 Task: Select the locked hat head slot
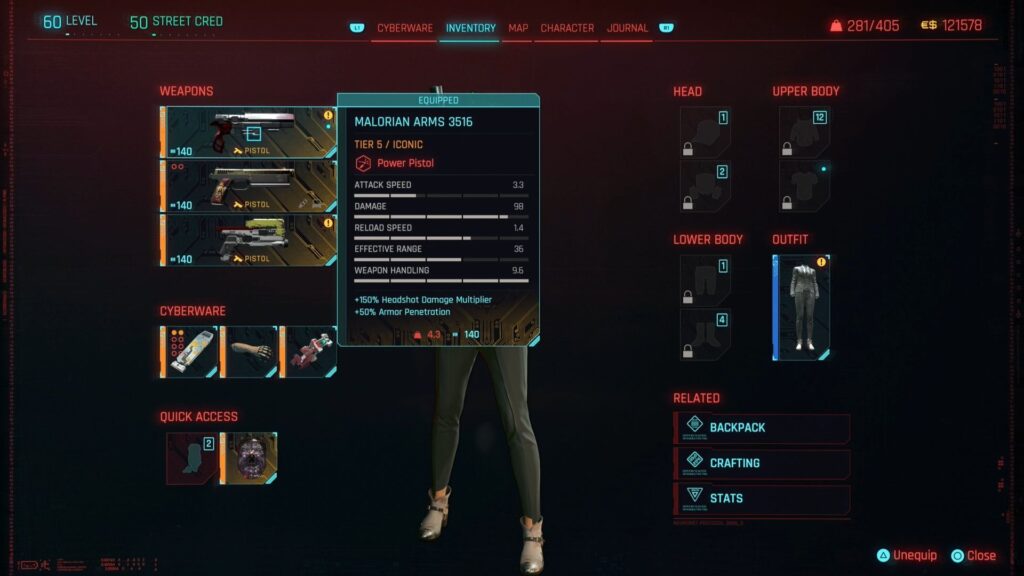pos(705,132)
